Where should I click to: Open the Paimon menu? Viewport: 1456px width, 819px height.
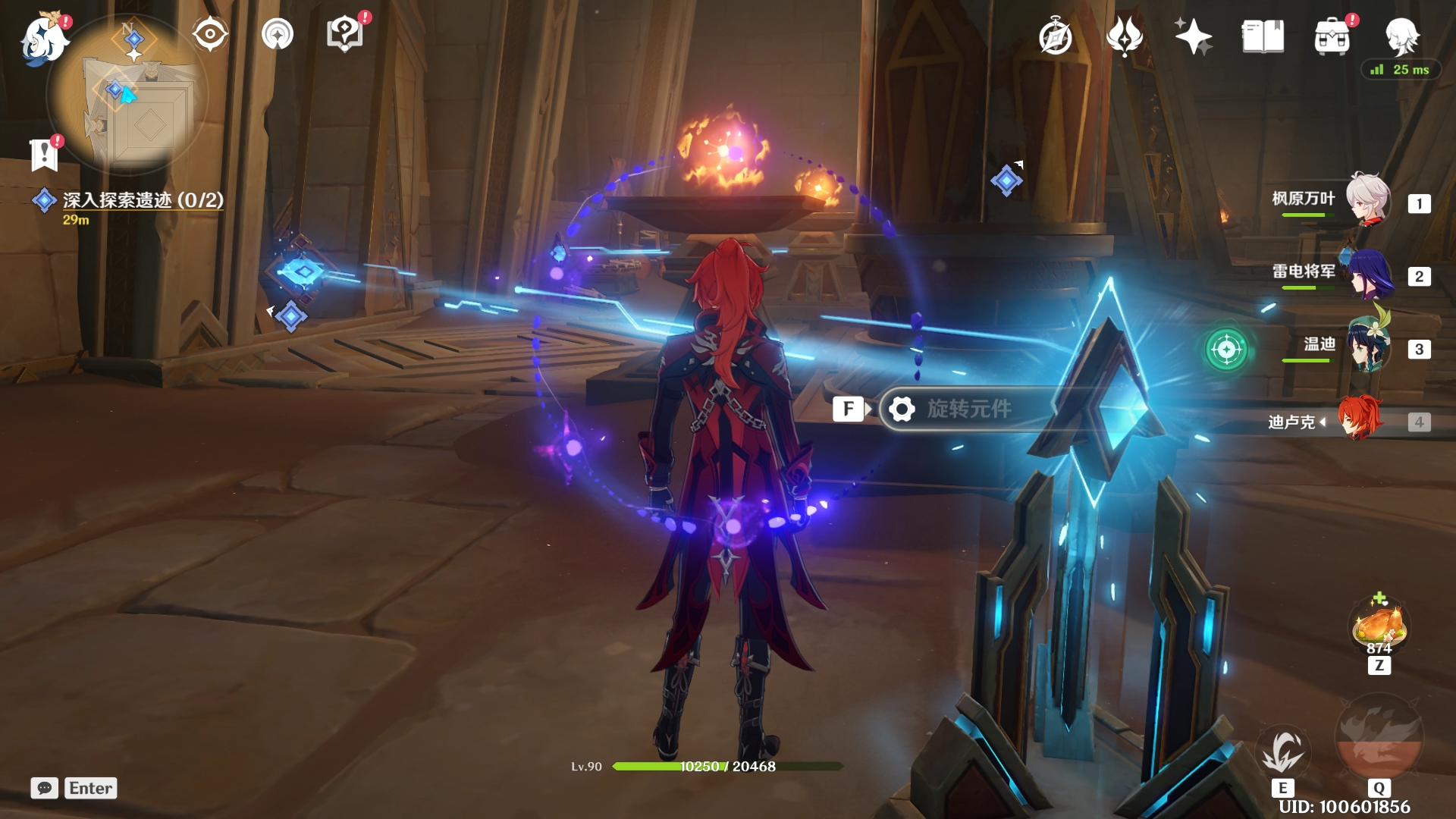[44, 38]
